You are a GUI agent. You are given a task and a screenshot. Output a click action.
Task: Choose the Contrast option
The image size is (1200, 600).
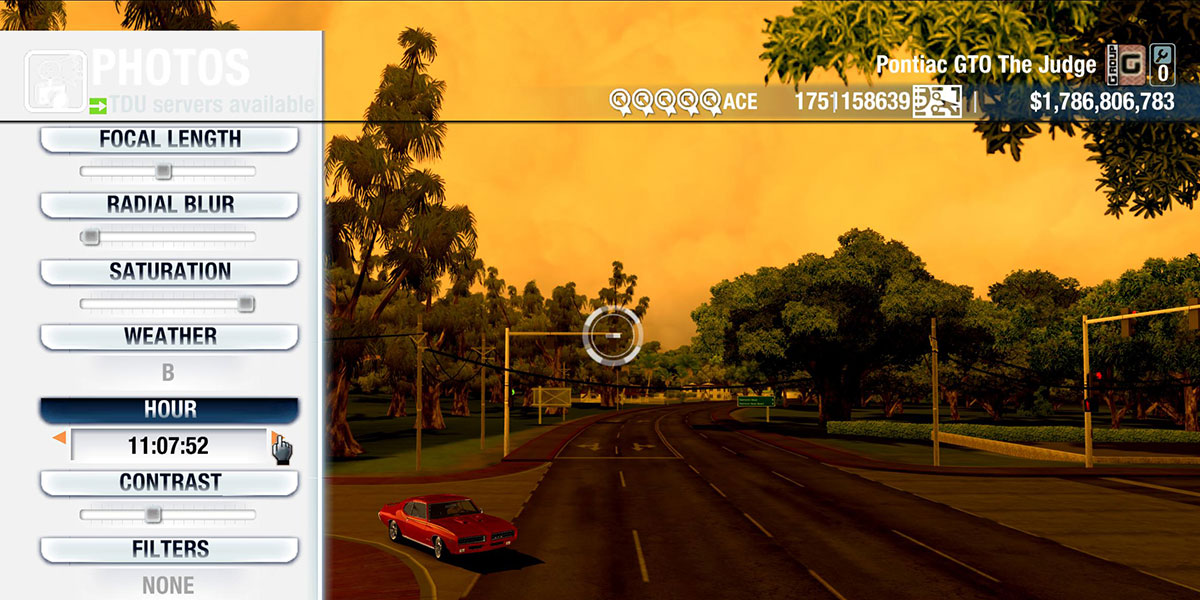pos(169,482)
